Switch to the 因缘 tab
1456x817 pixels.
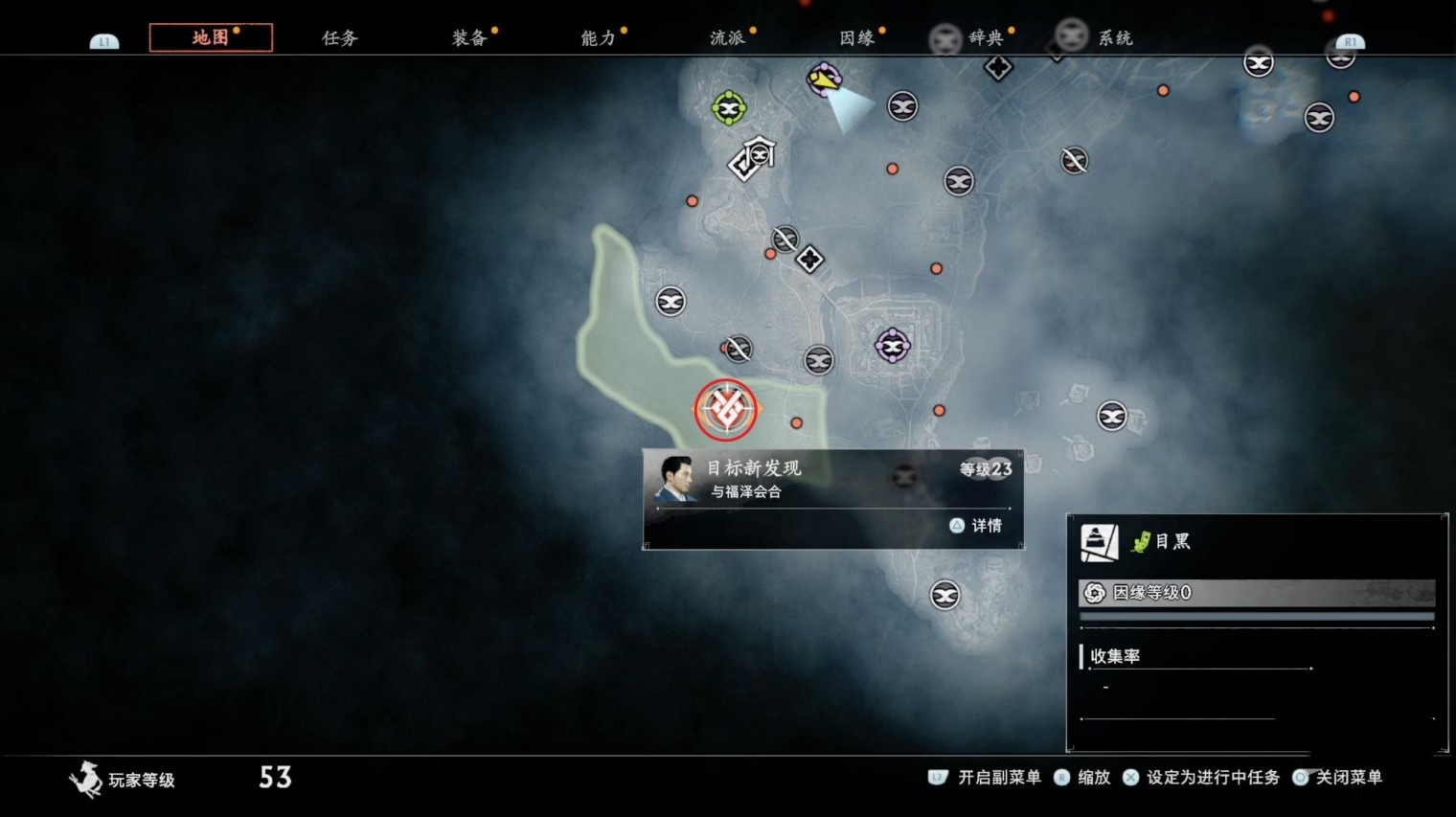(857, 38)
